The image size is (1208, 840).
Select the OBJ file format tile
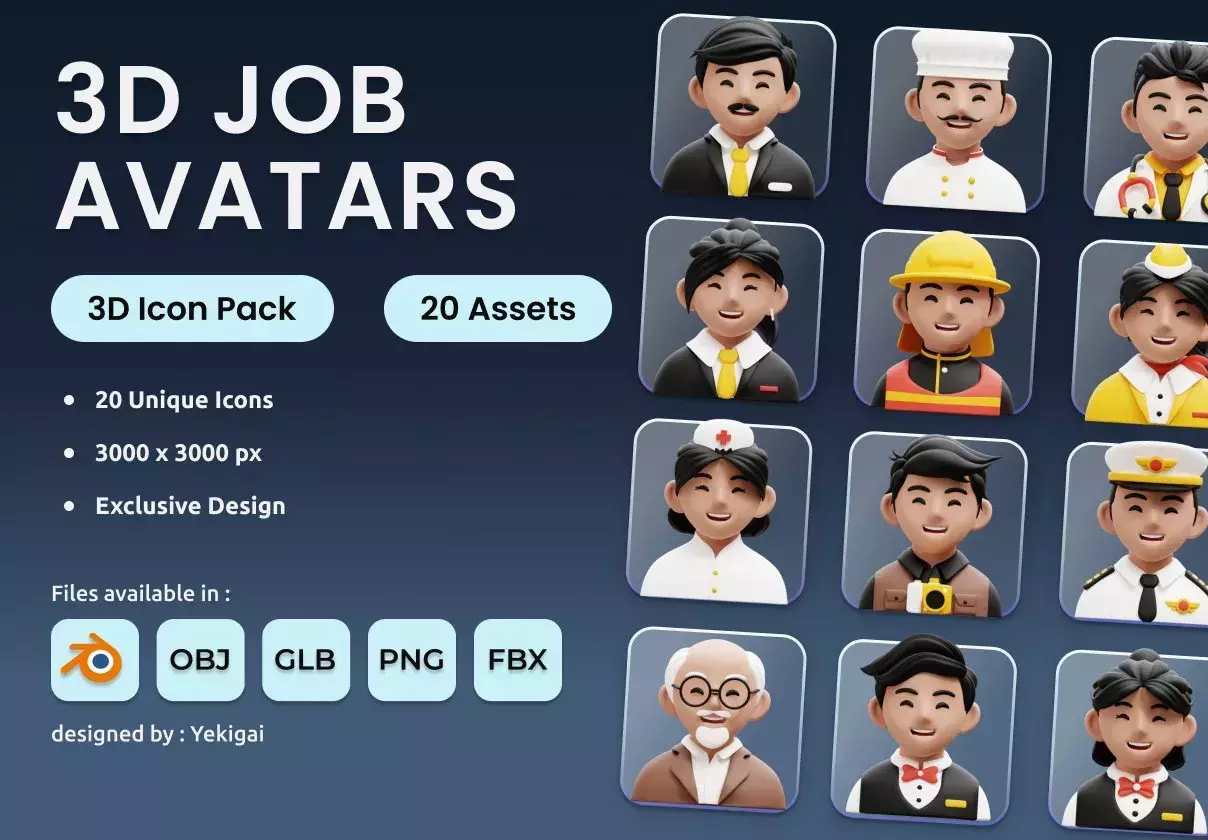[200, 660]
